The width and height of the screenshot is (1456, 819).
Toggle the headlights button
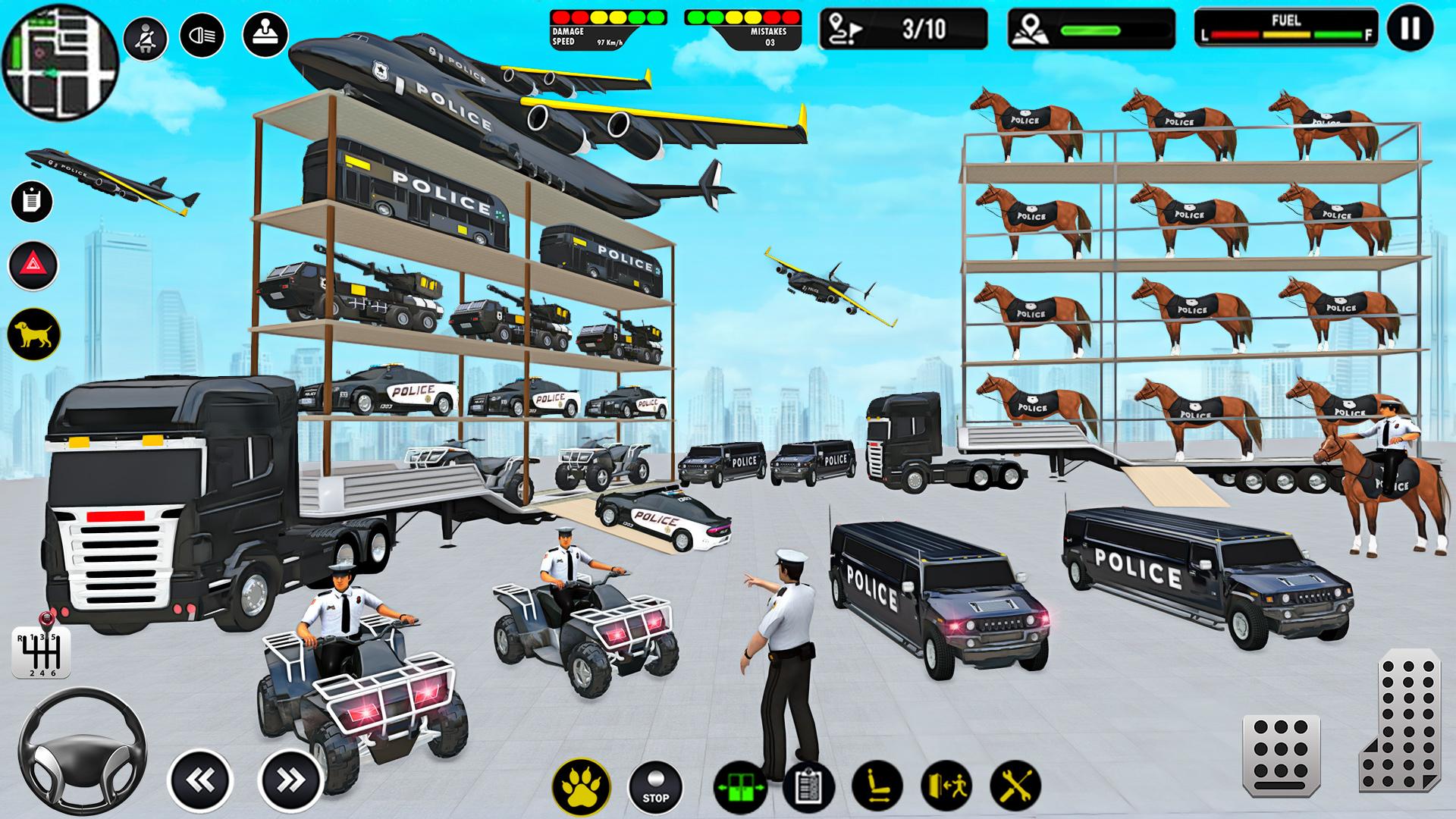click(202, 36)
